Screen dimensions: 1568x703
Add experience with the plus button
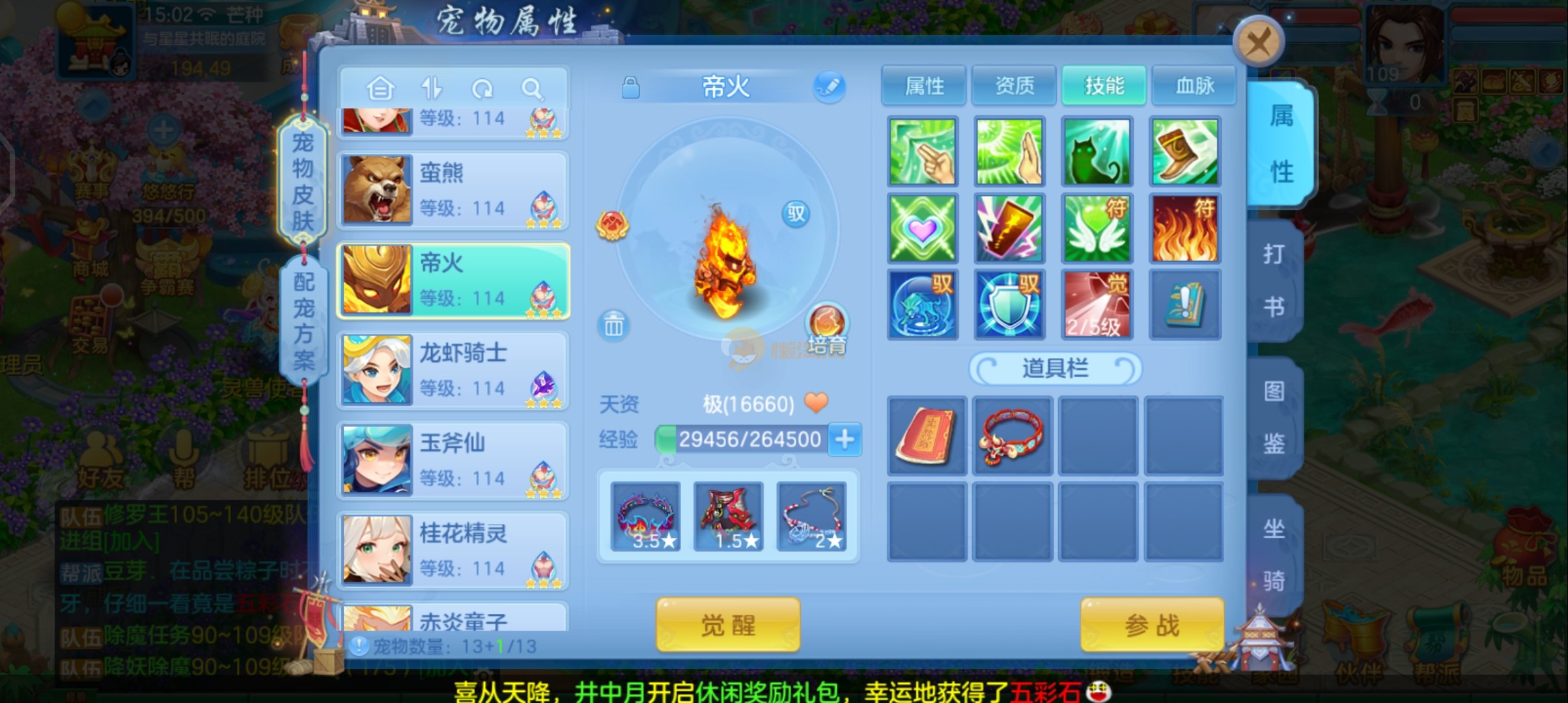845,439
